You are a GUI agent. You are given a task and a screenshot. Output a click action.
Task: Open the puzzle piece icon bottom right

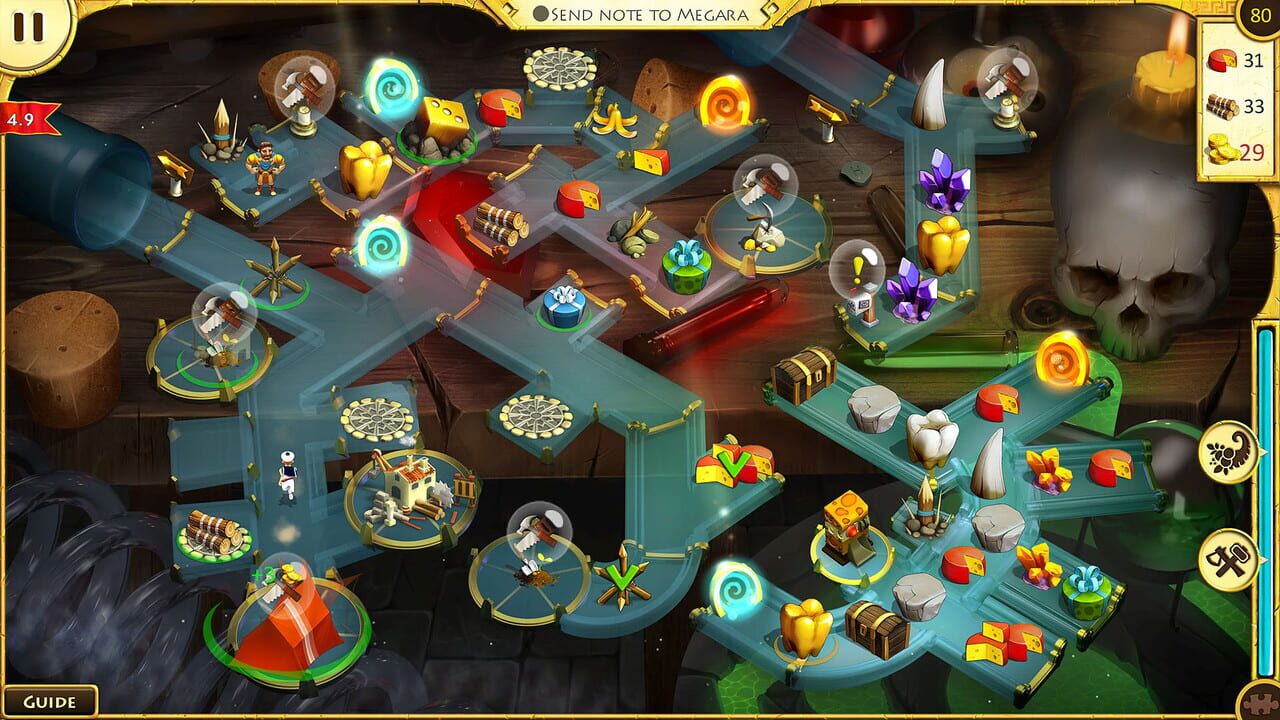(x=1258, y=703)
